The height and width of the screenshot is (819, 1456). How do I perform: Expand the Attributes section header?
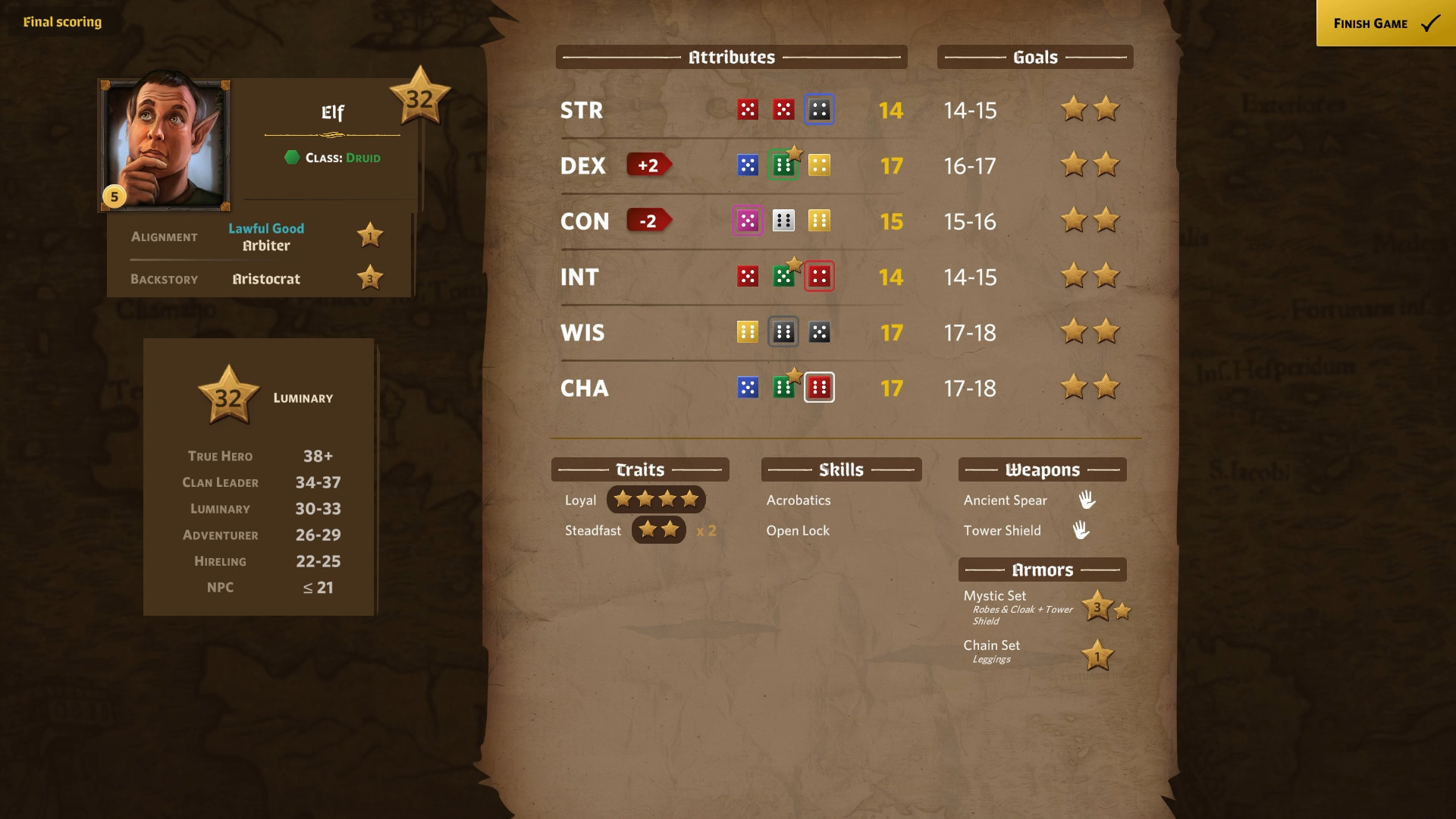click(x=731, y=56)
